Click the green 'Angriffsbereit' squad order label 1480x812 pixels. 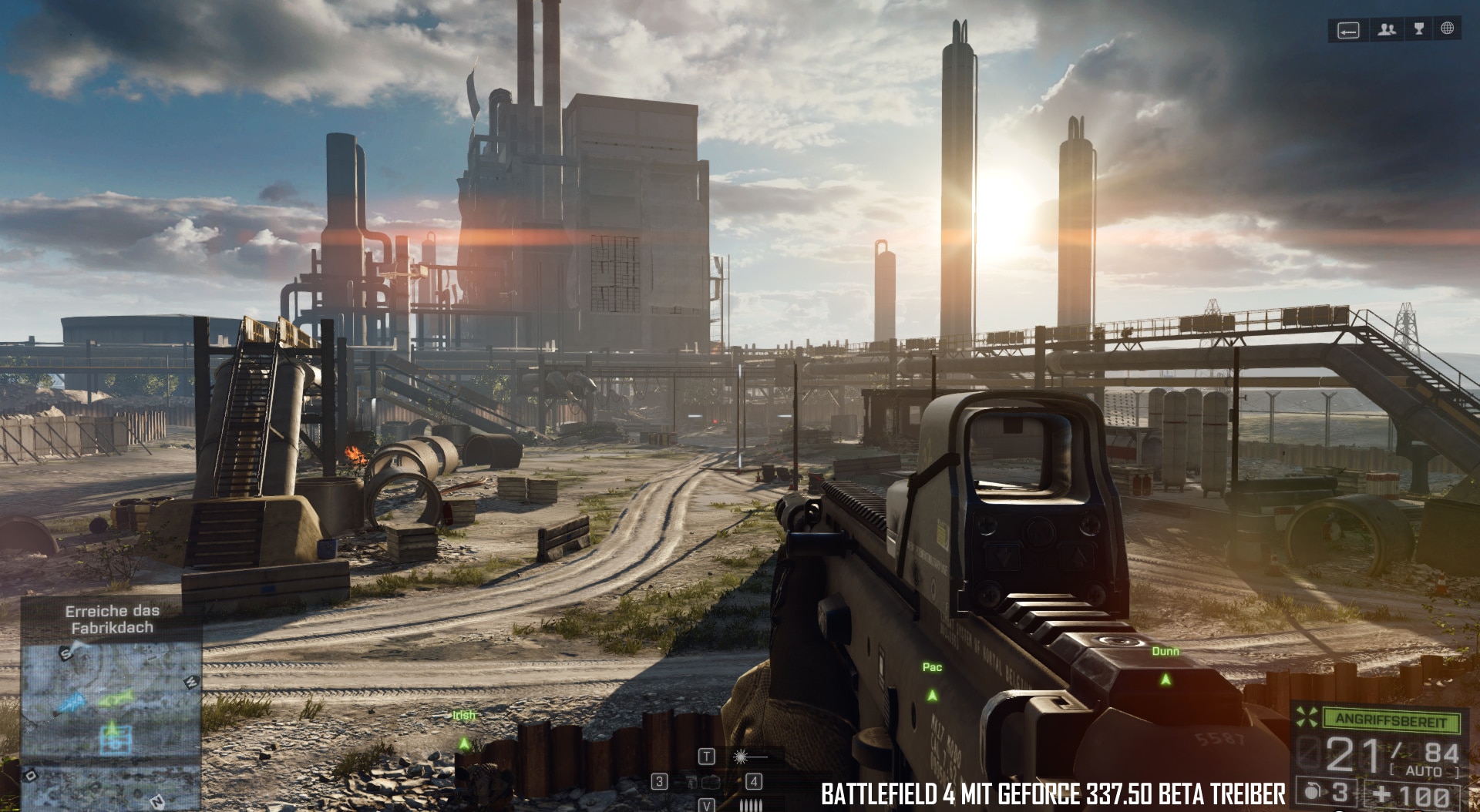(x=1391, y=720)
